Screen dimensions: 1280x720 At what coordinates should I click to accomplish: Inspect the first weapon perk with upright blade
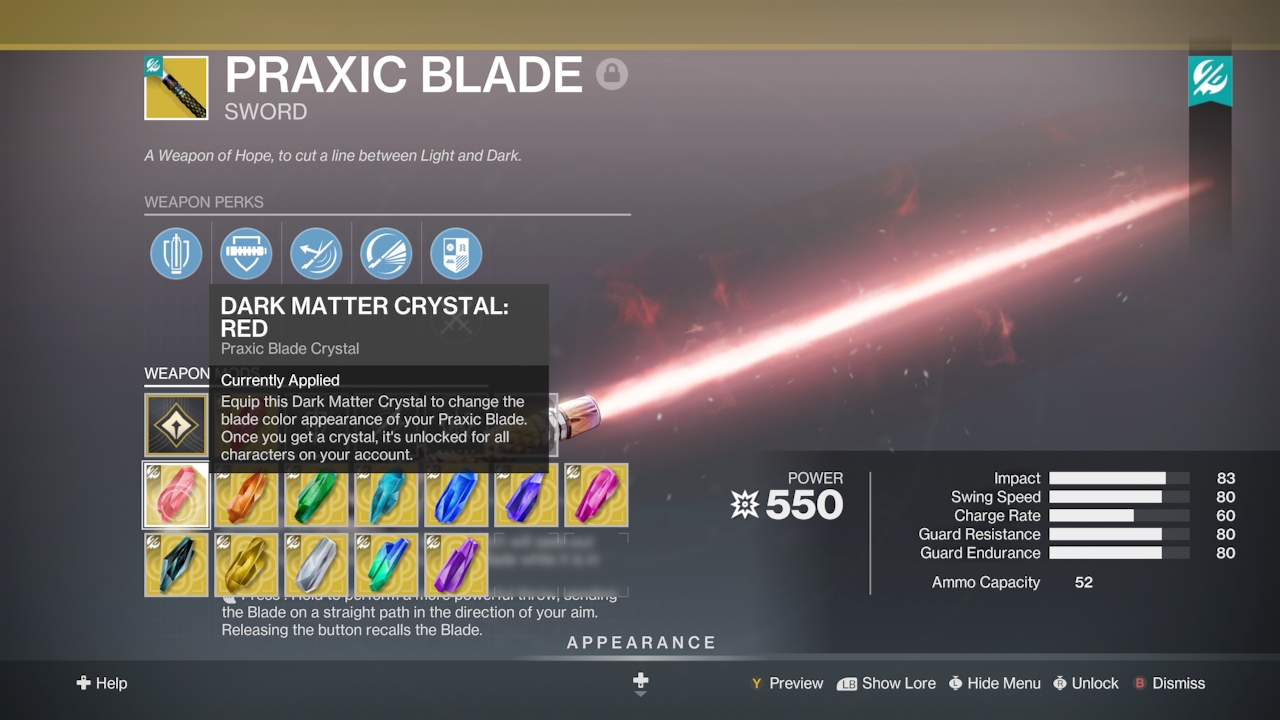click(176, 253)
